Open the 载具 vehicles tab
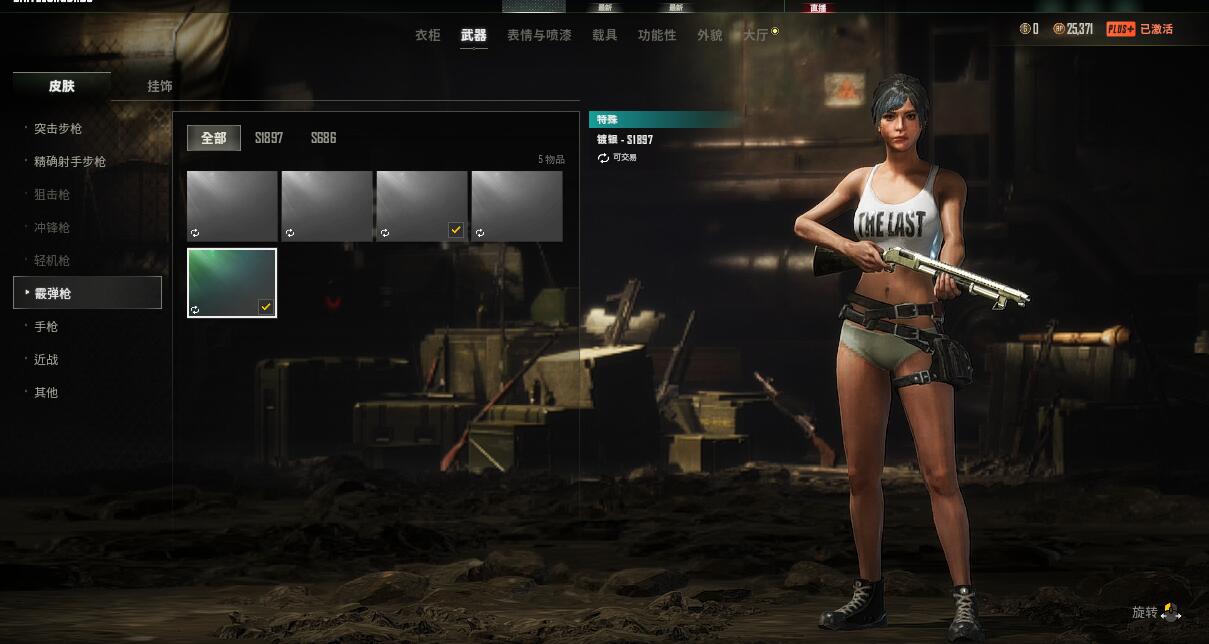 [605, 35]
